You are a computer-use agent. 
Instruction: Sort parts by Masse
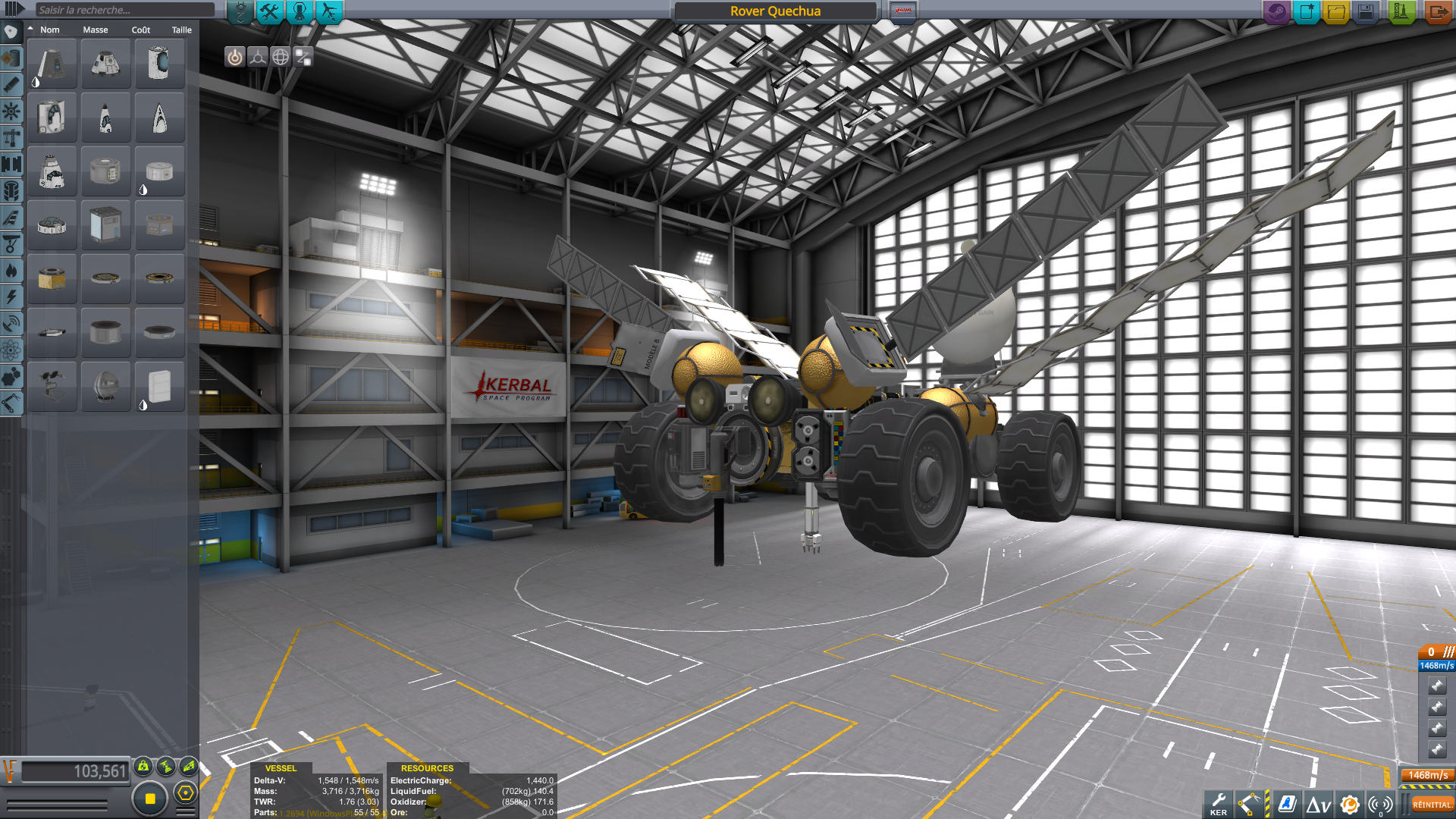(x=96, y=30)
